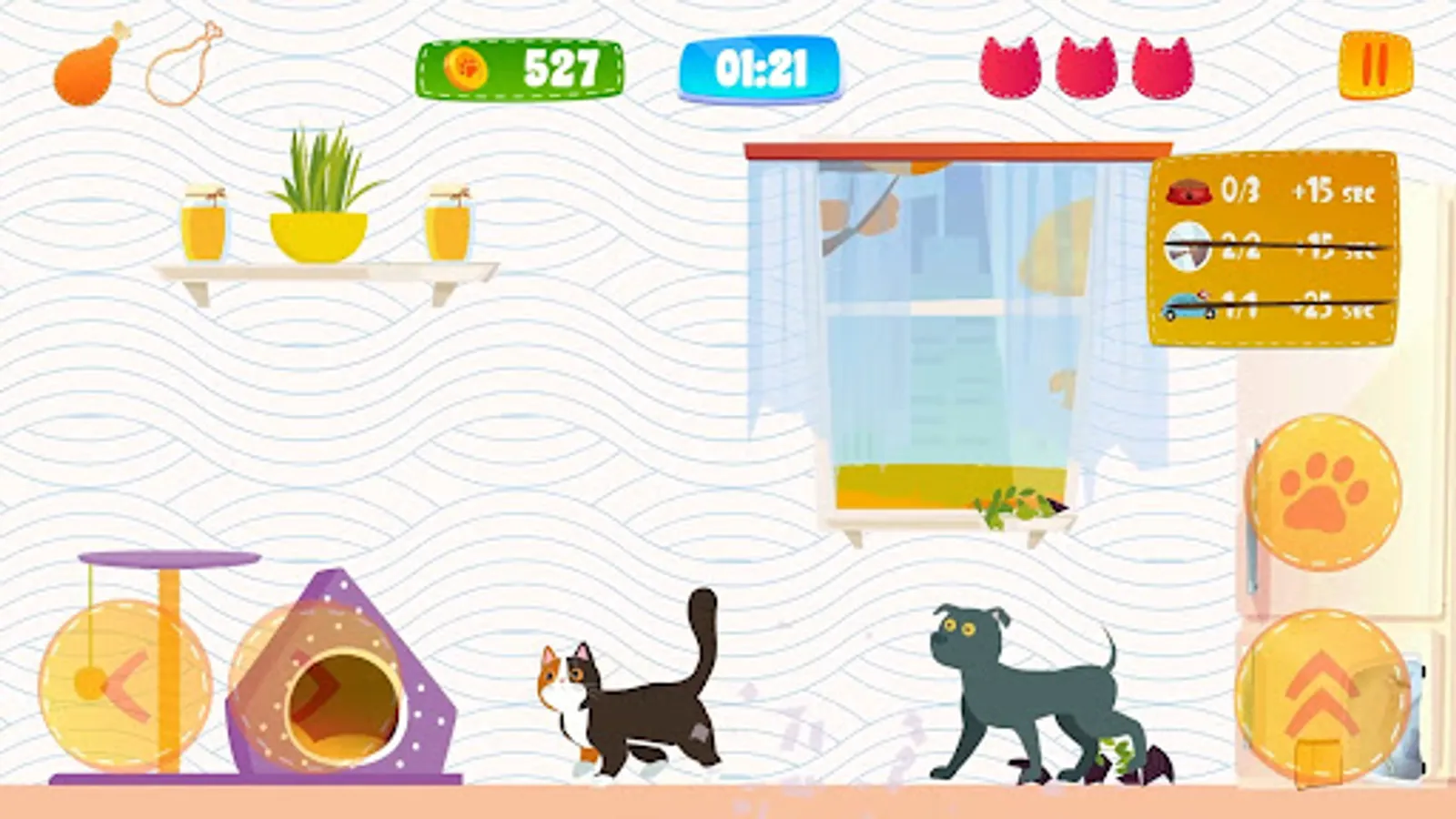Toggle the first red cat life marker
The width and height of the screenshot is (1456, 819).
pos(1013,66)
